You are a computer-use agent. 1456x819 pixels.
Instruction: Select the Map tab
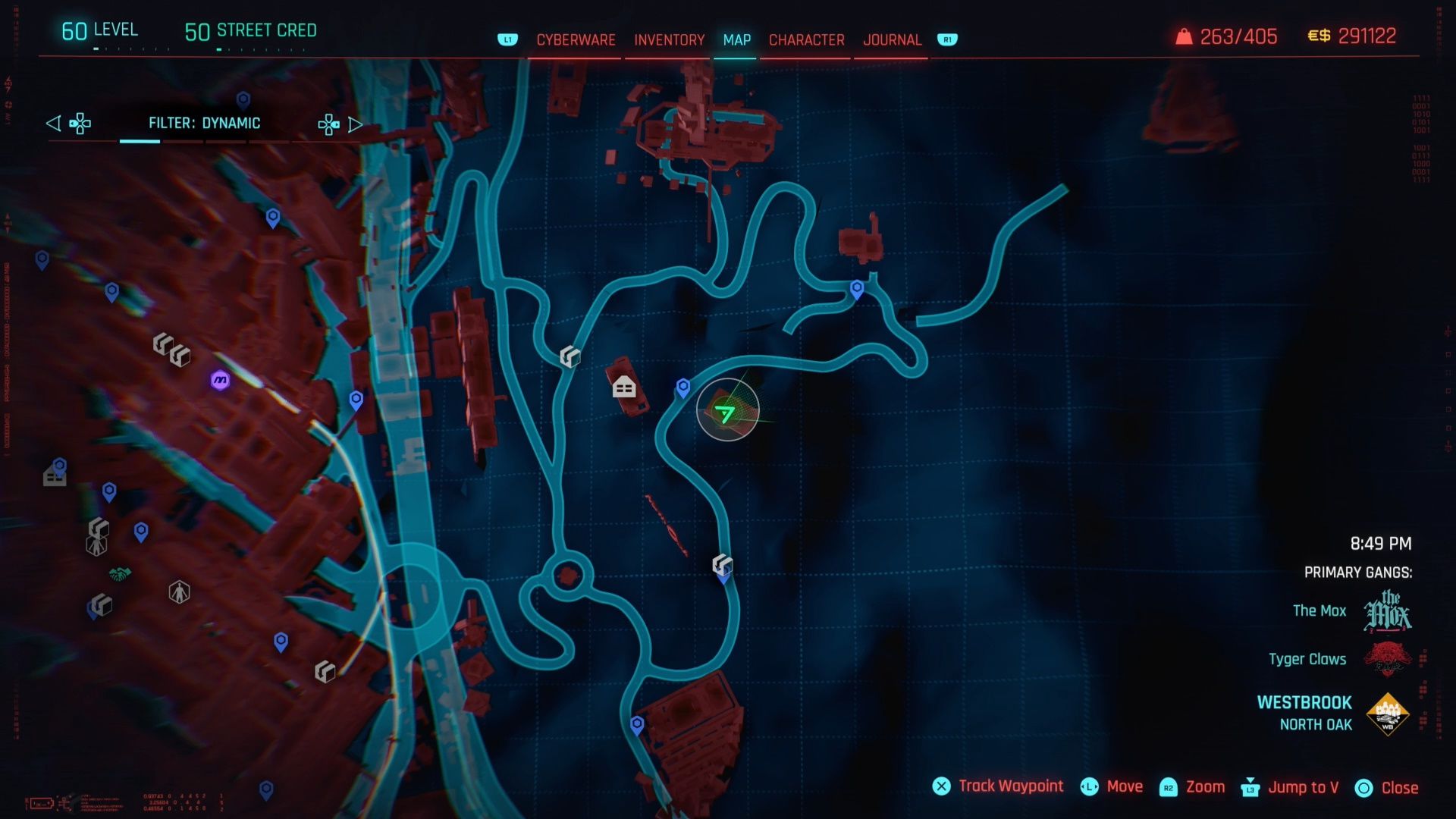[x=736, y=40]
